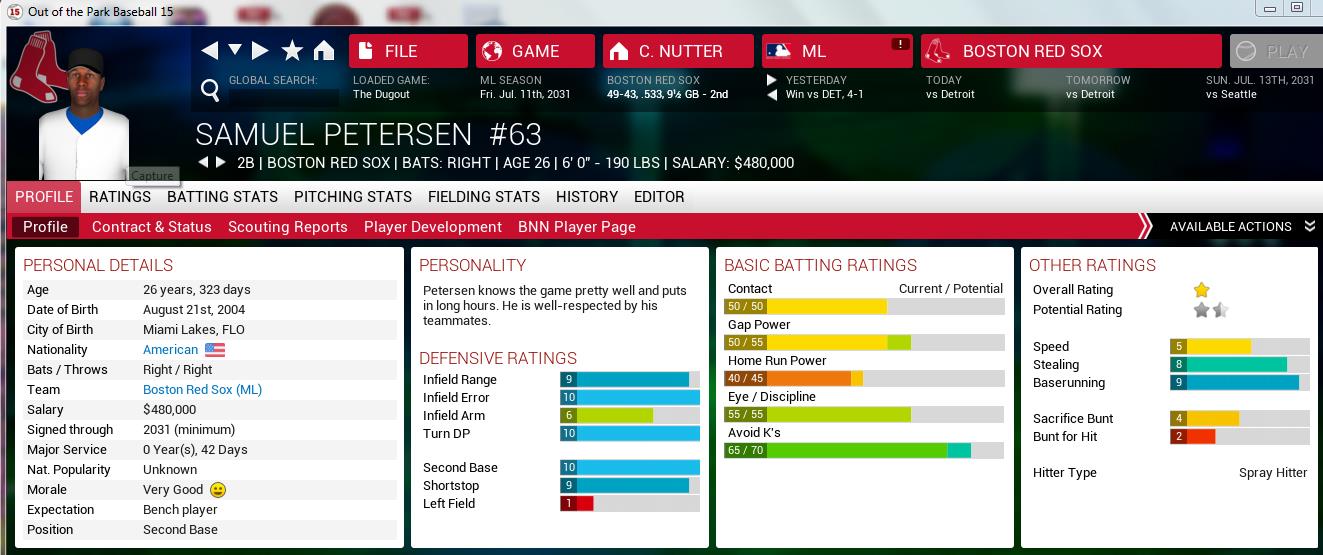The width and height of the screenshot is (1323, 555).
Task: Open the C. NUTTER manager menu
Action: (x=677, y=51)
